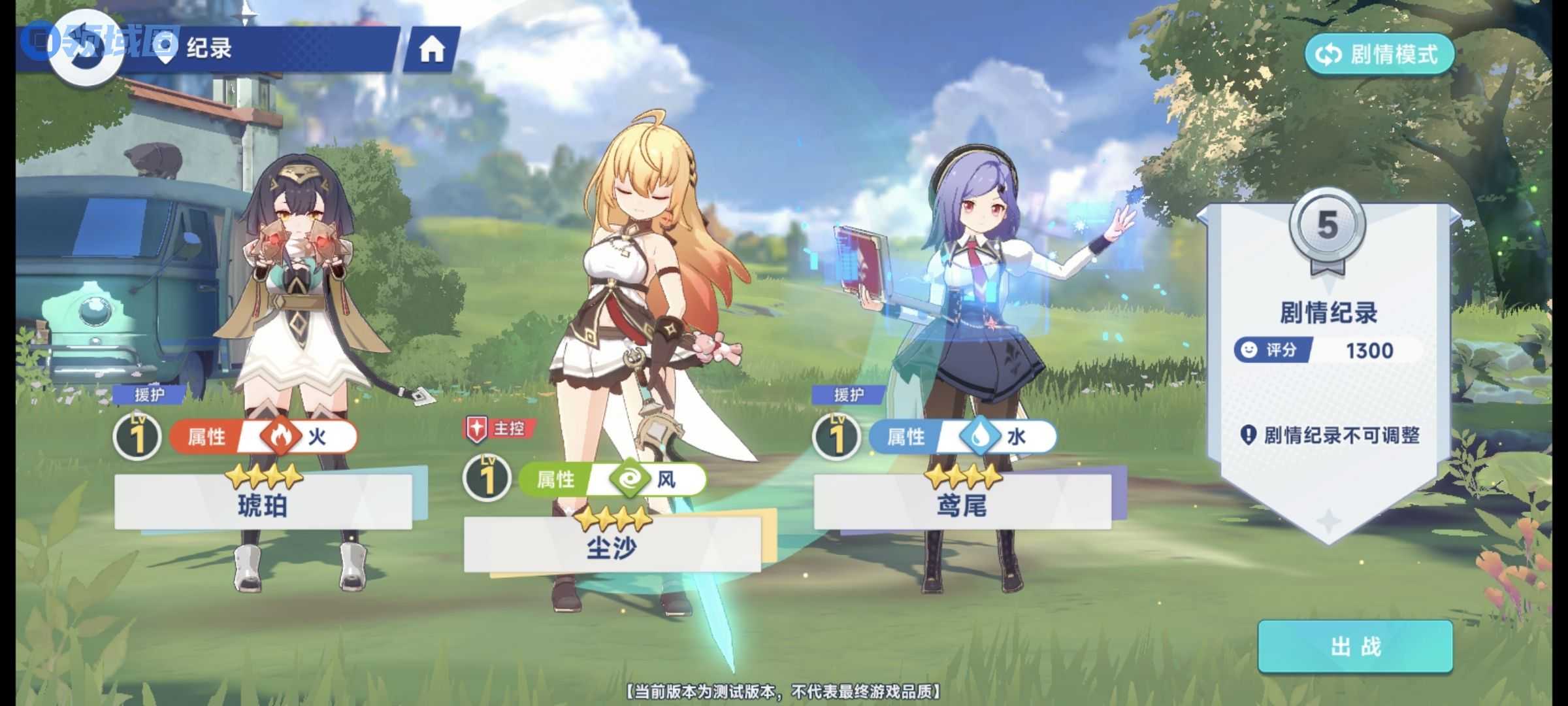The image size is (1568, 706).
Task: Open the 剧情纪录 record panel
Action: [x=1328, y=312]
